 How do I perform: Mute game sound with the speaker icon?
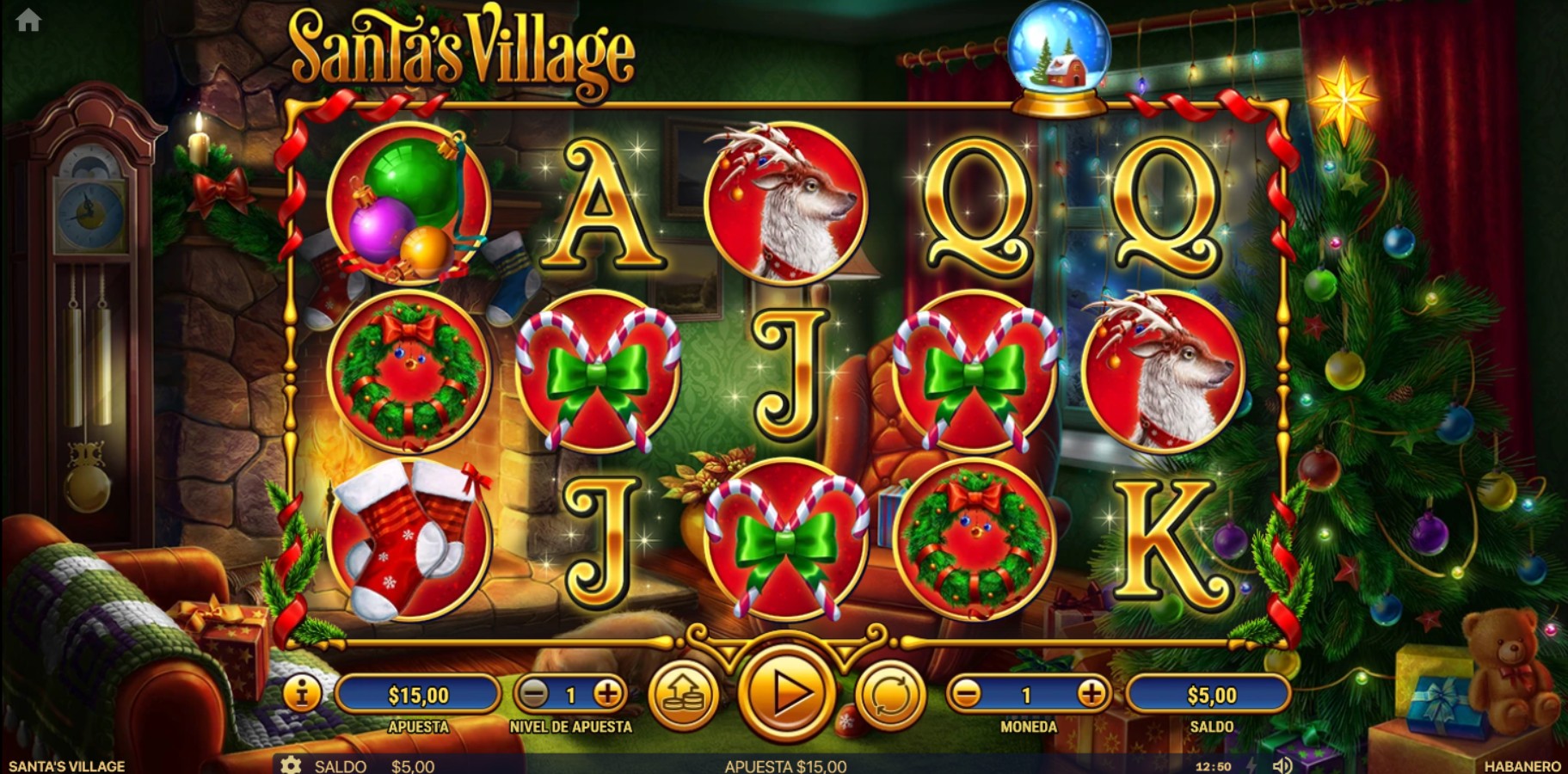point(1285,765)
